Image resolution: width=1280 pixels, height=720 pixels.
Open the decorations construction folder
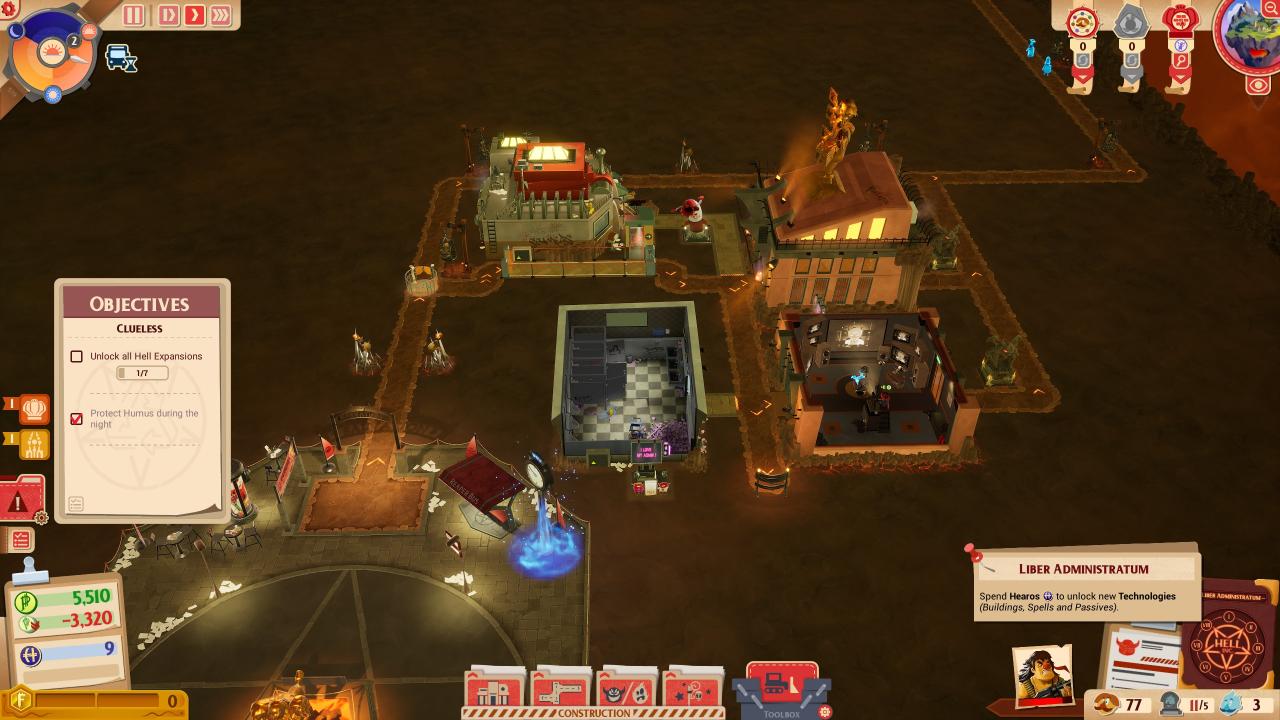click(694, 690)
